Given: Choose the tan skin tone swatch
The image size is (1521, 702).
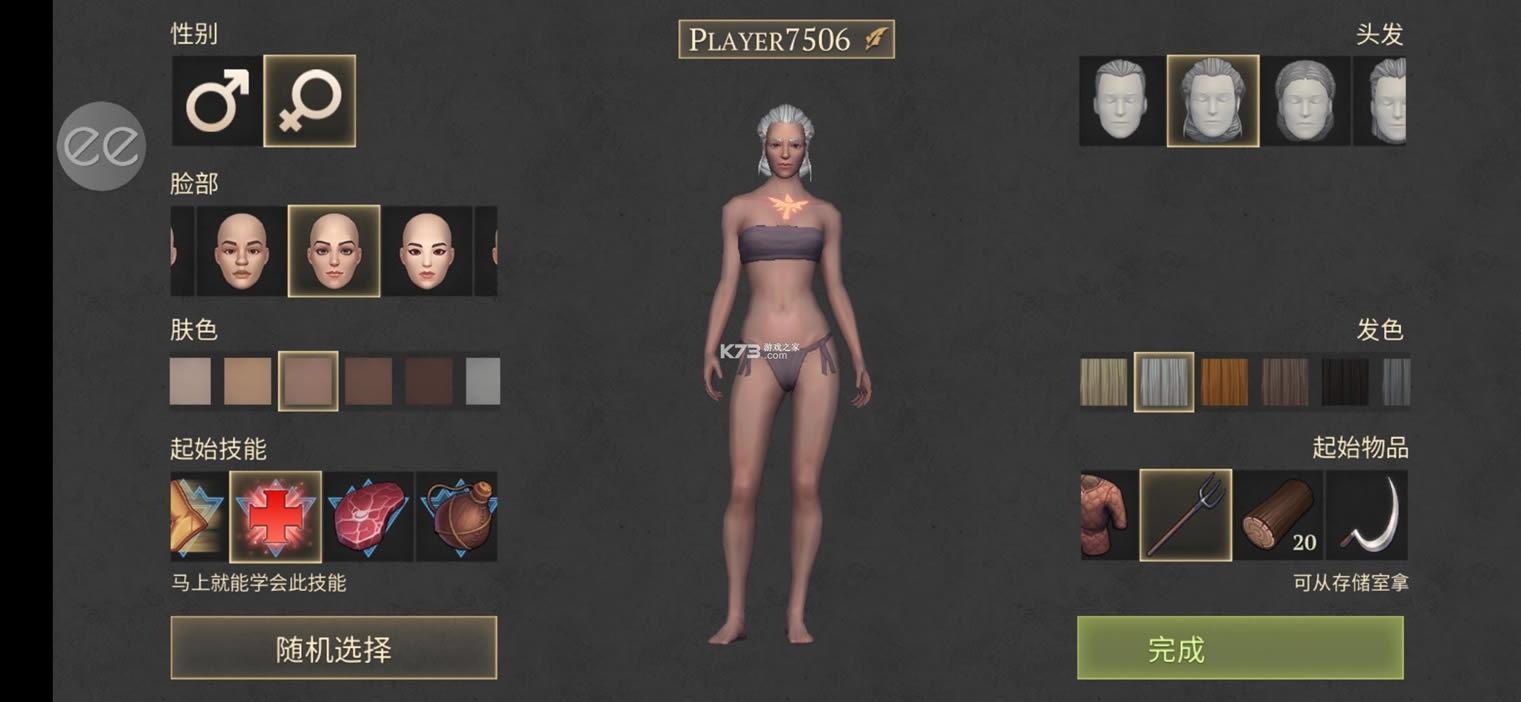Looking at the screenshot, I should coord(248,381).
